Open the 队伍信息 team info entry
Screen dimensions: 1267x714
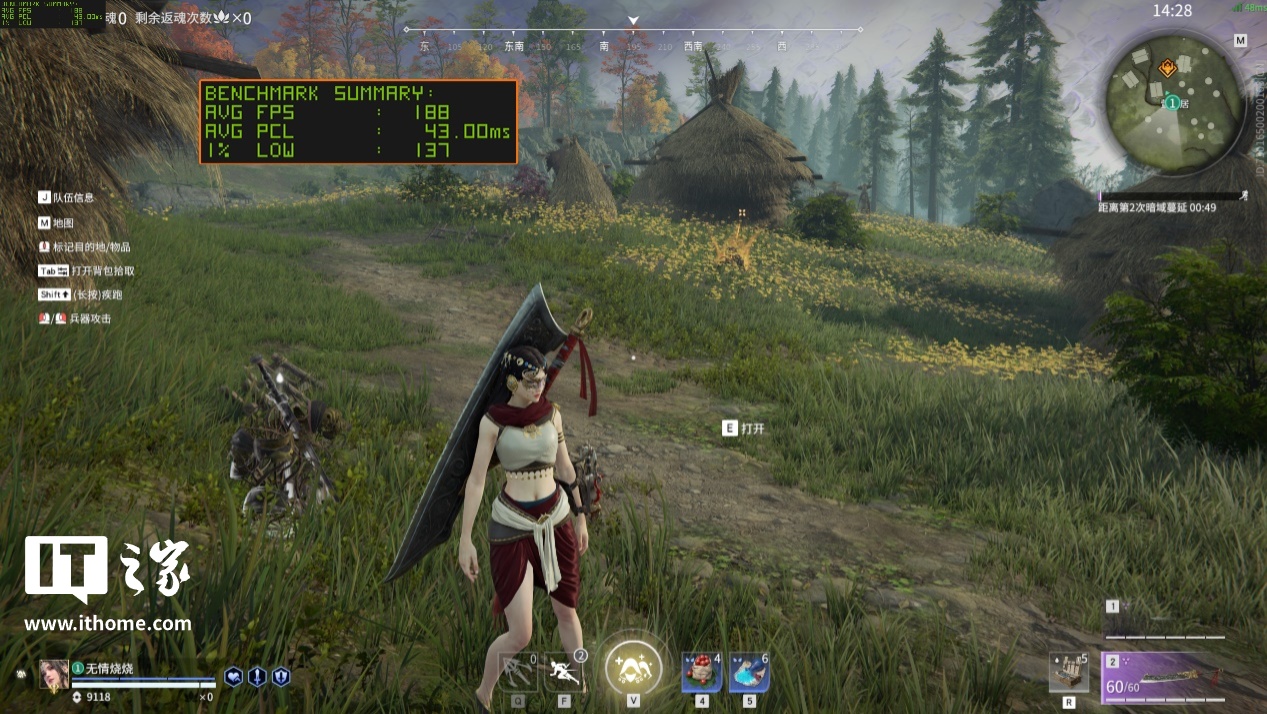[72, 198]
